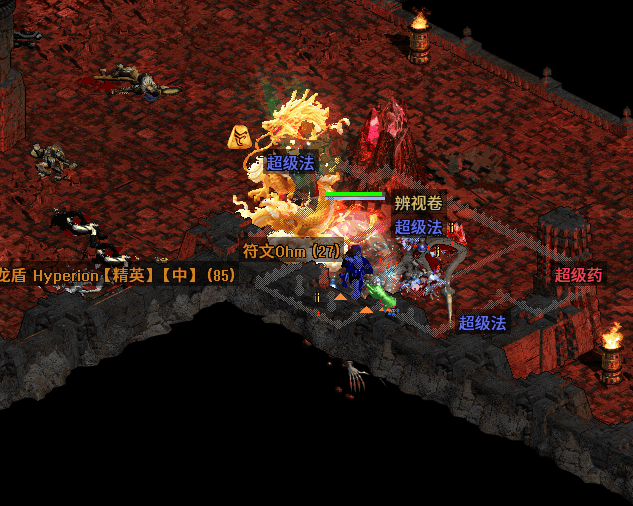
Task: Select the 辨视卷 item label
Action: click(417, 203)
